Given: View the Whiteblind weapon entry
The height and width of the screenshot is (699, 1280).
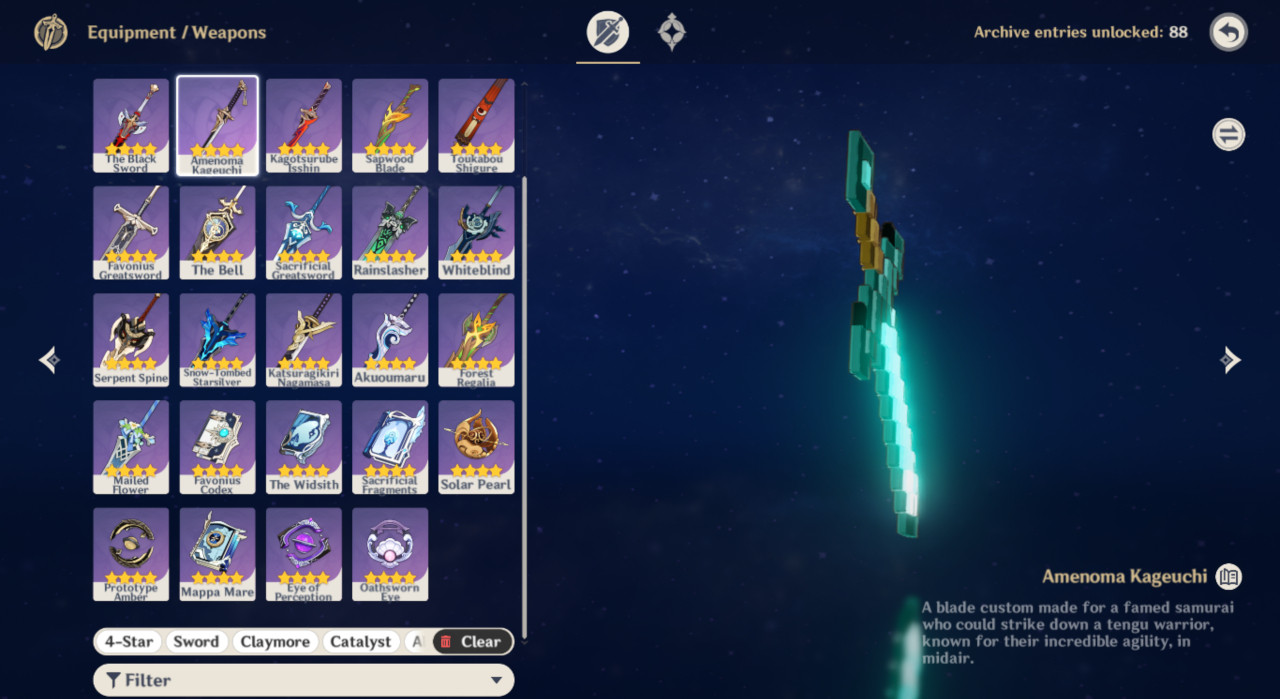Looking at the screenshot, I should point(476,232).
